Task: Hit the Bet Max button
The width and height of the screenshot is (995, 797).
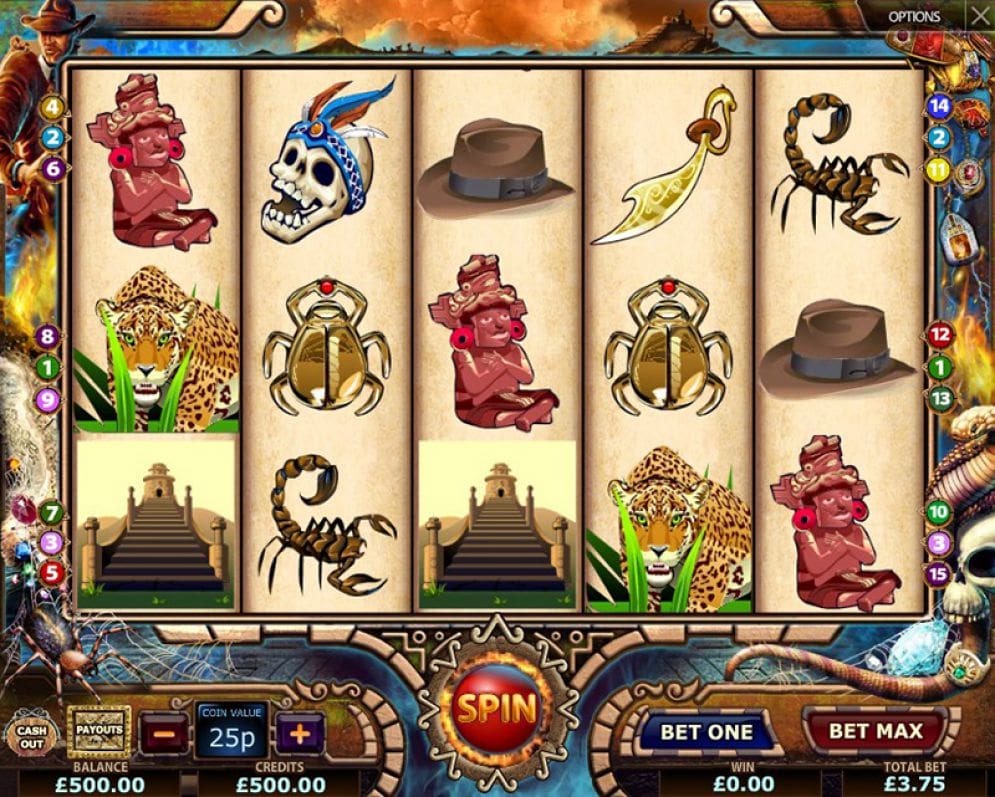Action: (876, 731)
